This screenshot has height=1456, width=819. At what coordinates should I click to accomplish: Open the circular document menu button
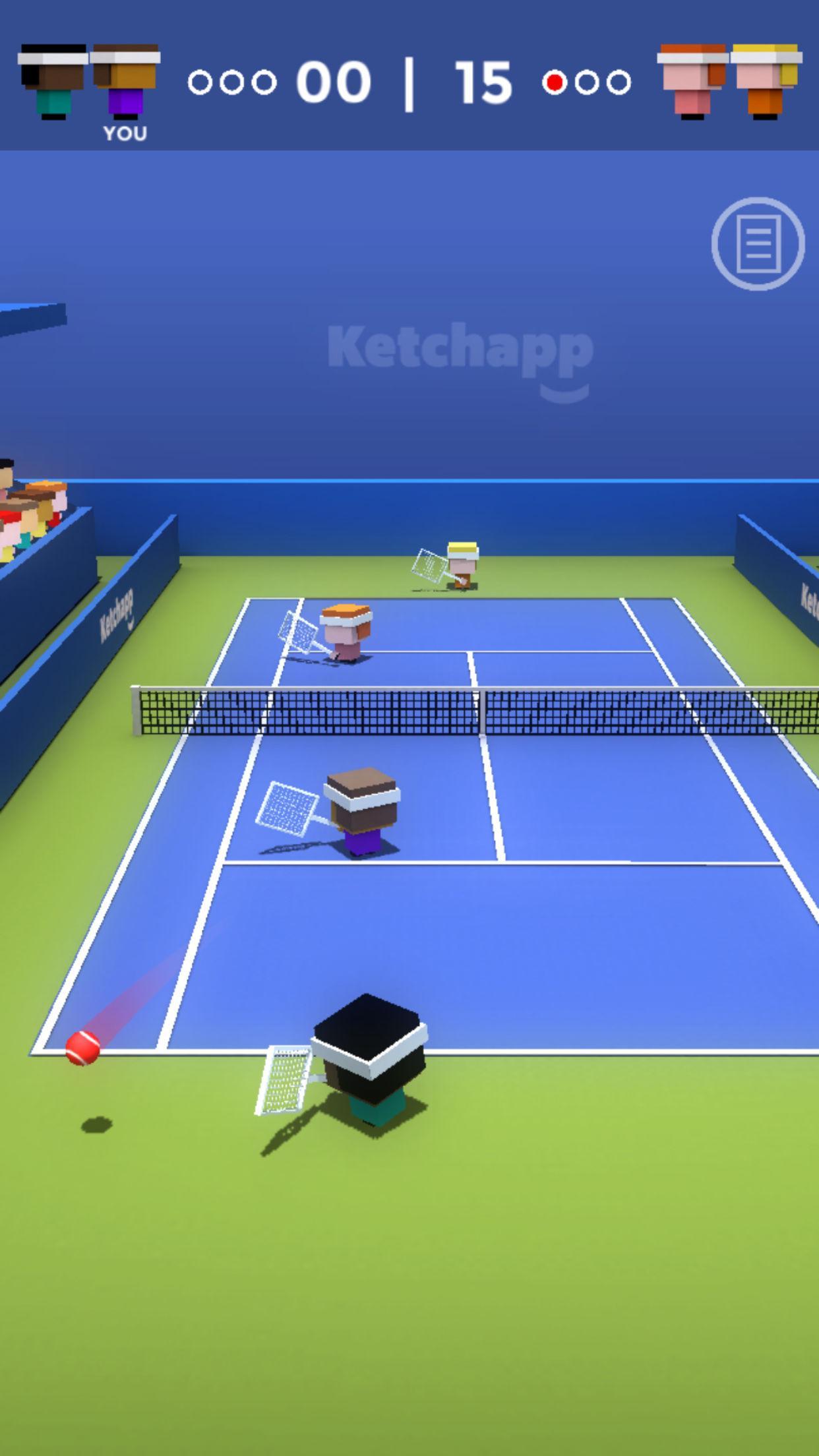[758, 243]
